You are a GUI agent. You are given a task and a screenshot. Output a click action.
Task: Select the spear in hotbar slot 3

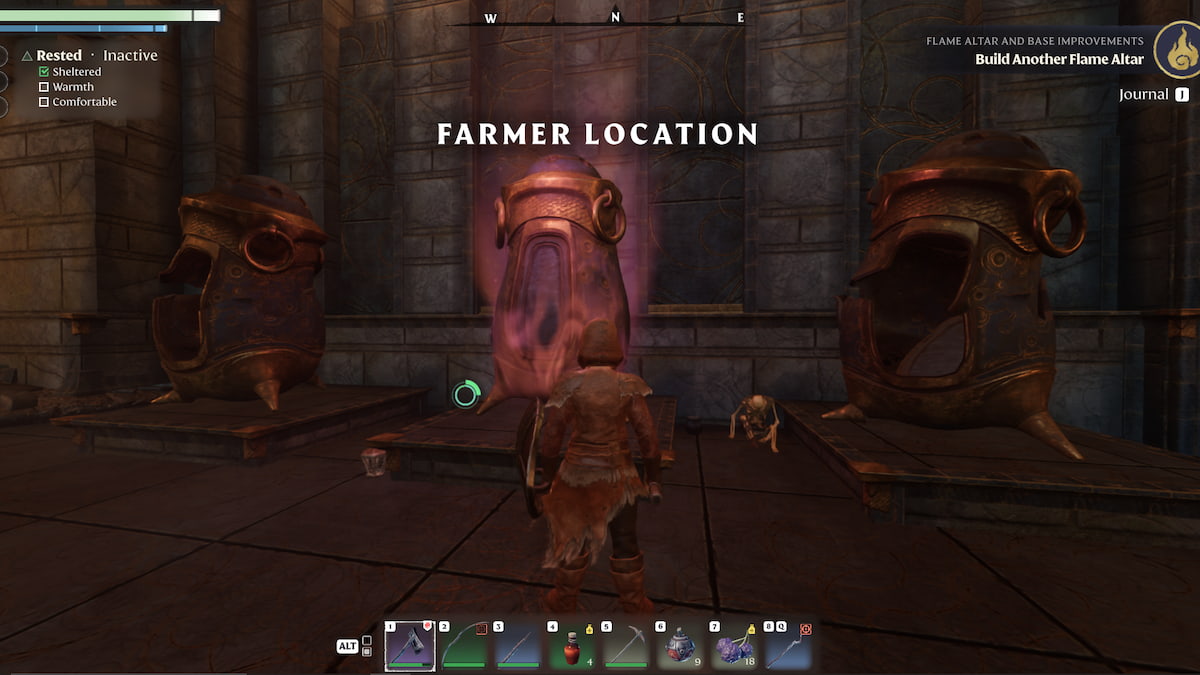click(518, 646)
